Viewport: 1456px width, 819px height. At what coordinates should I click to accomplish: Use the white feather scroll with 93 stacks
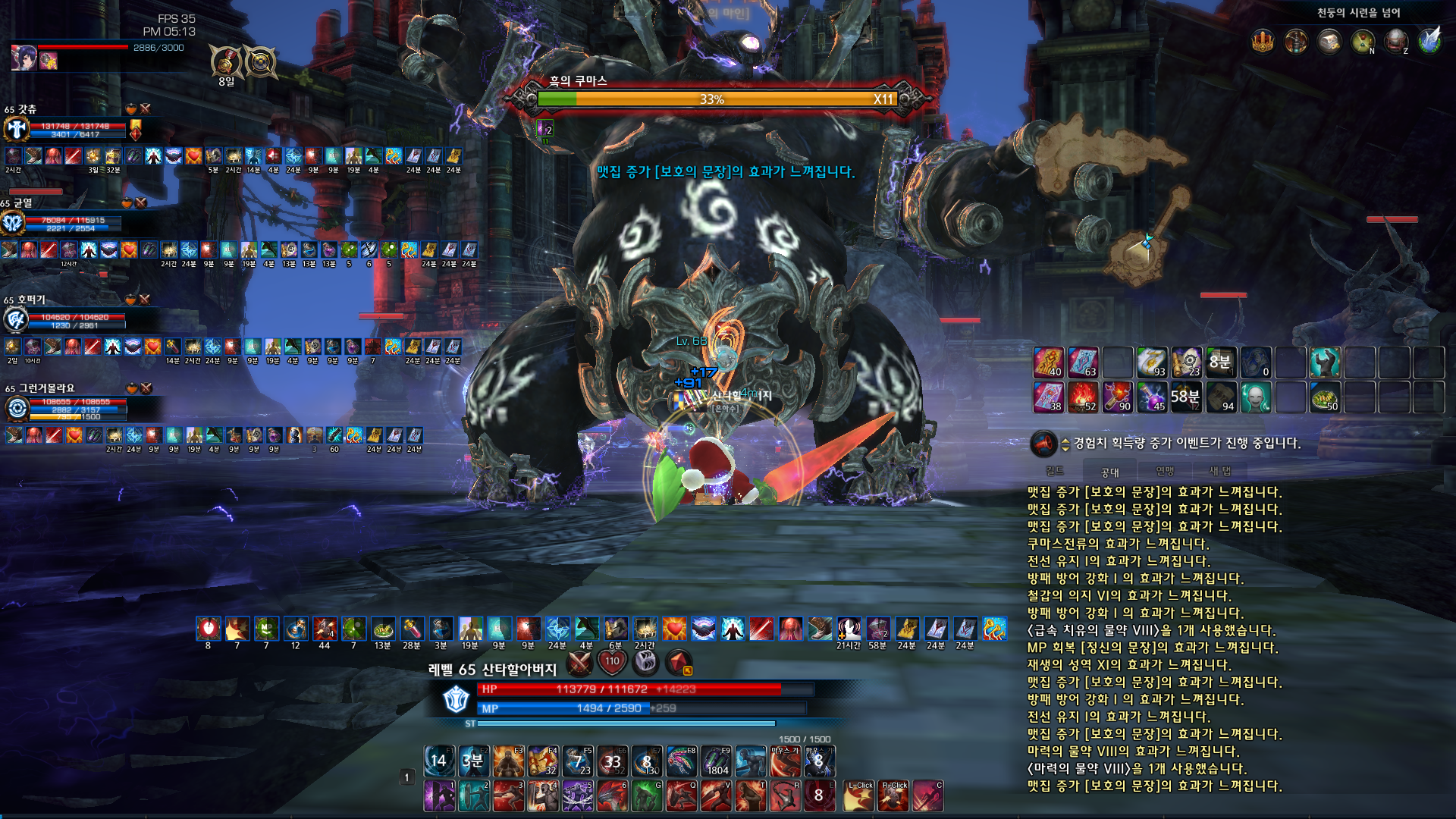1151,362
